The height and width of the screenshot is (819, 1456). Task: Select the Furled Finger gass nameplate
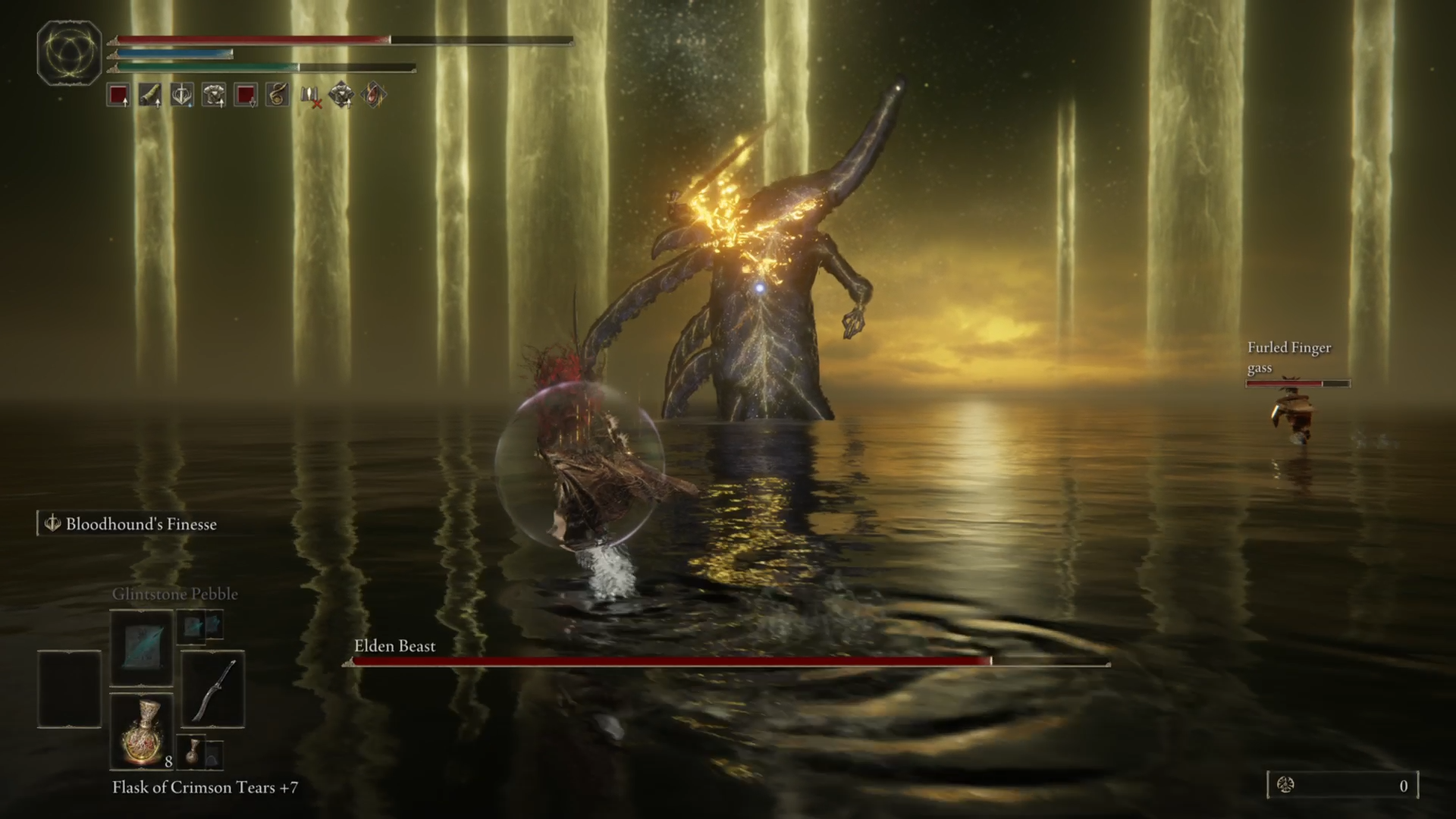1289,357
